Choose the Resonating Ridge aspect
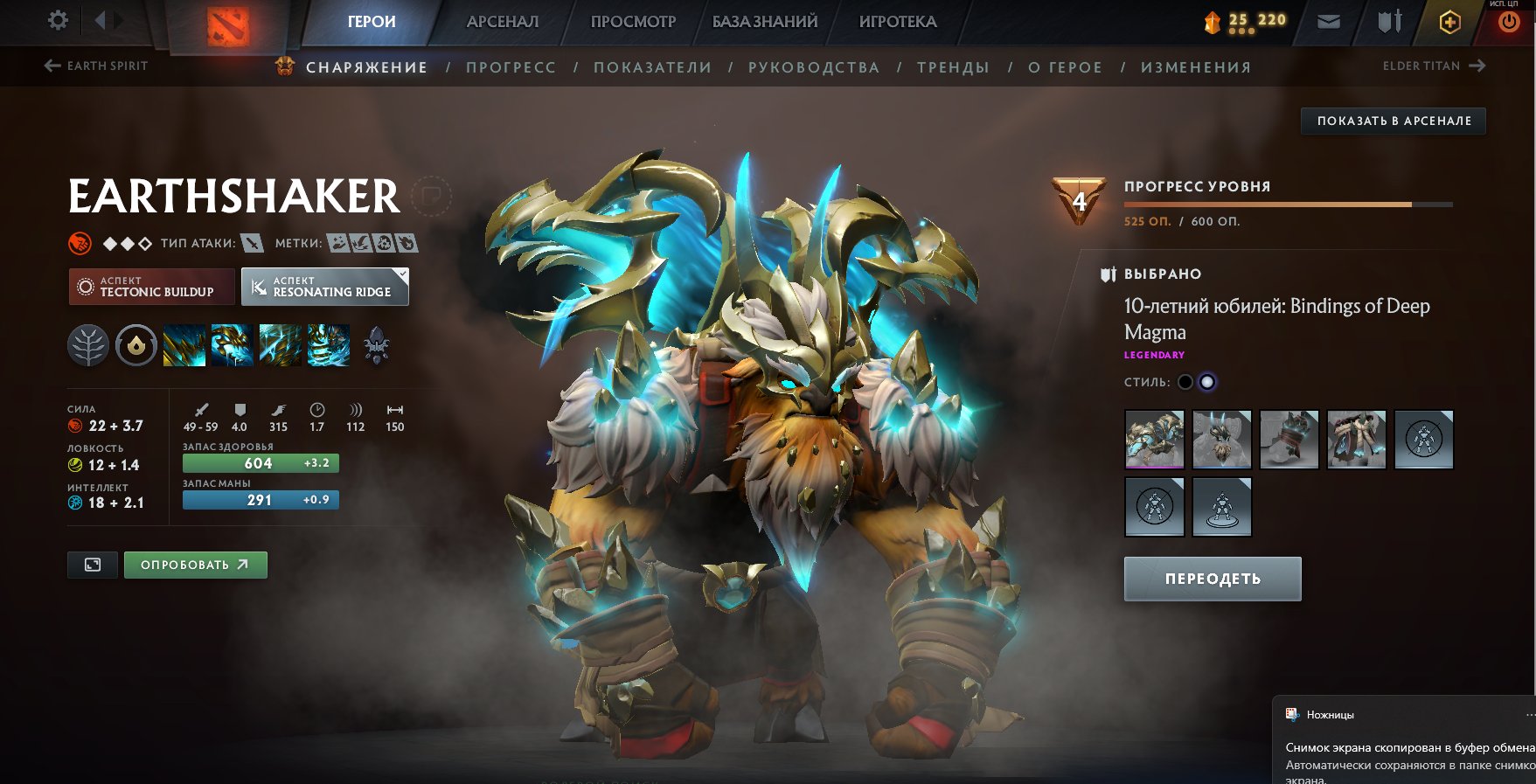 coord(324,287)
